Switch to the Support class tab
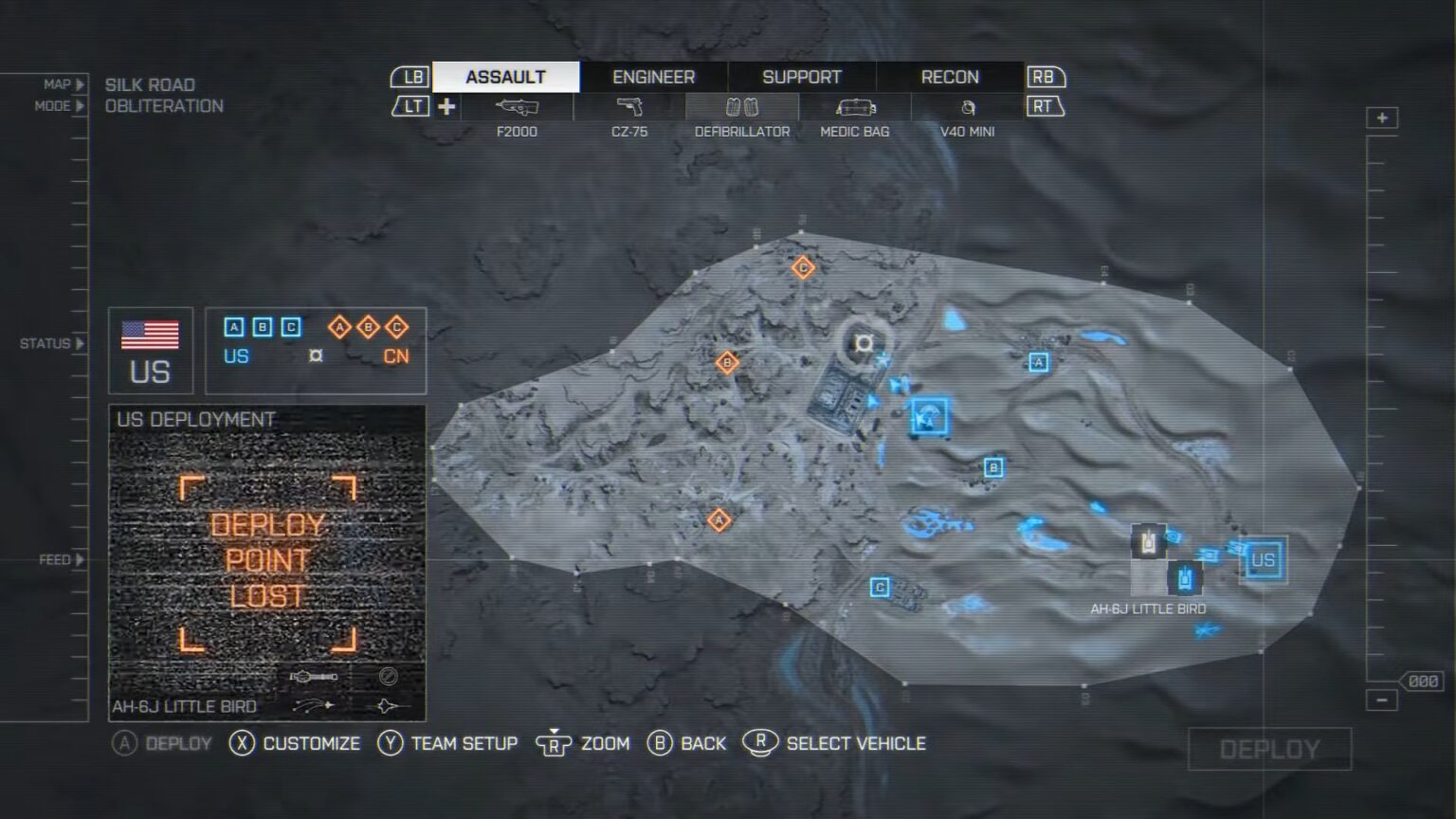The width and height of the screenshot is (1456, 819). click(x=801, y=76)
